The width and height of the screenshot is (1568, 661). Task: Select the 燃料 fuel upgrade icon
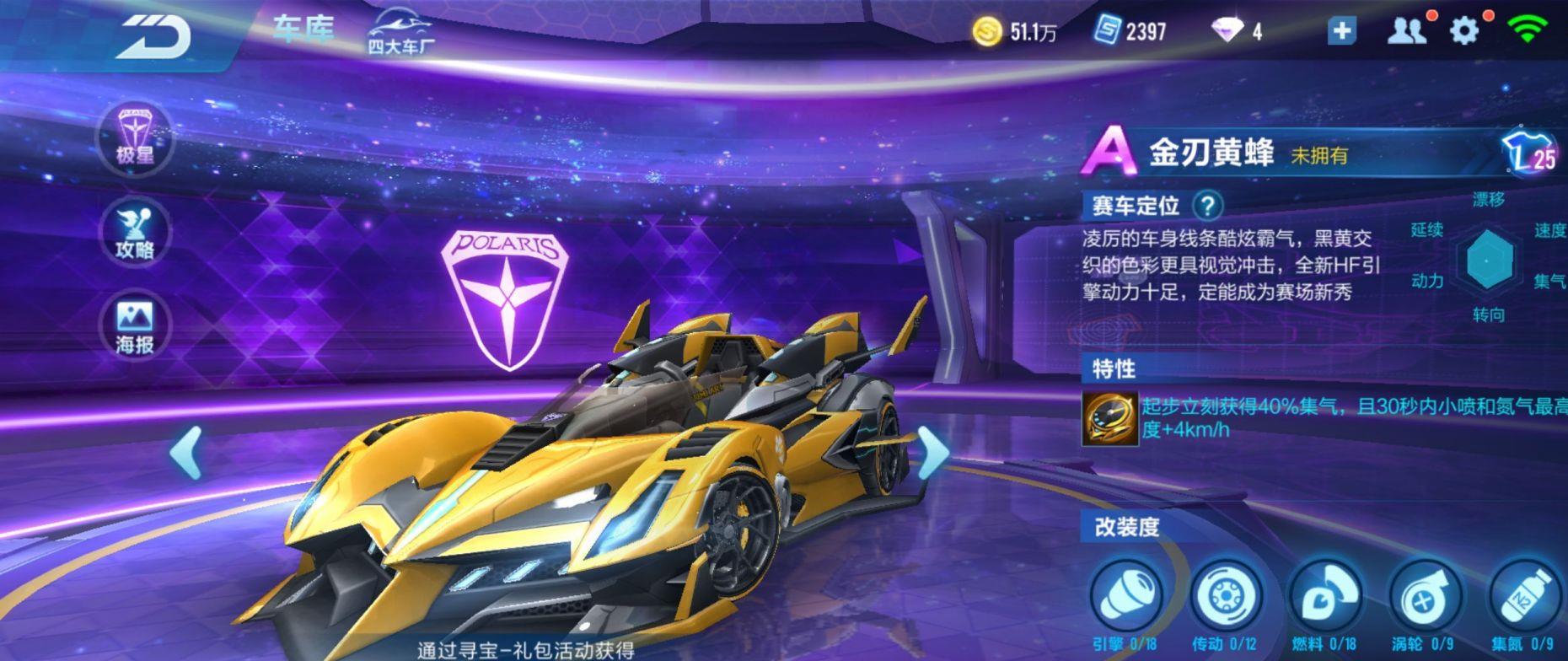point(1326,596)
